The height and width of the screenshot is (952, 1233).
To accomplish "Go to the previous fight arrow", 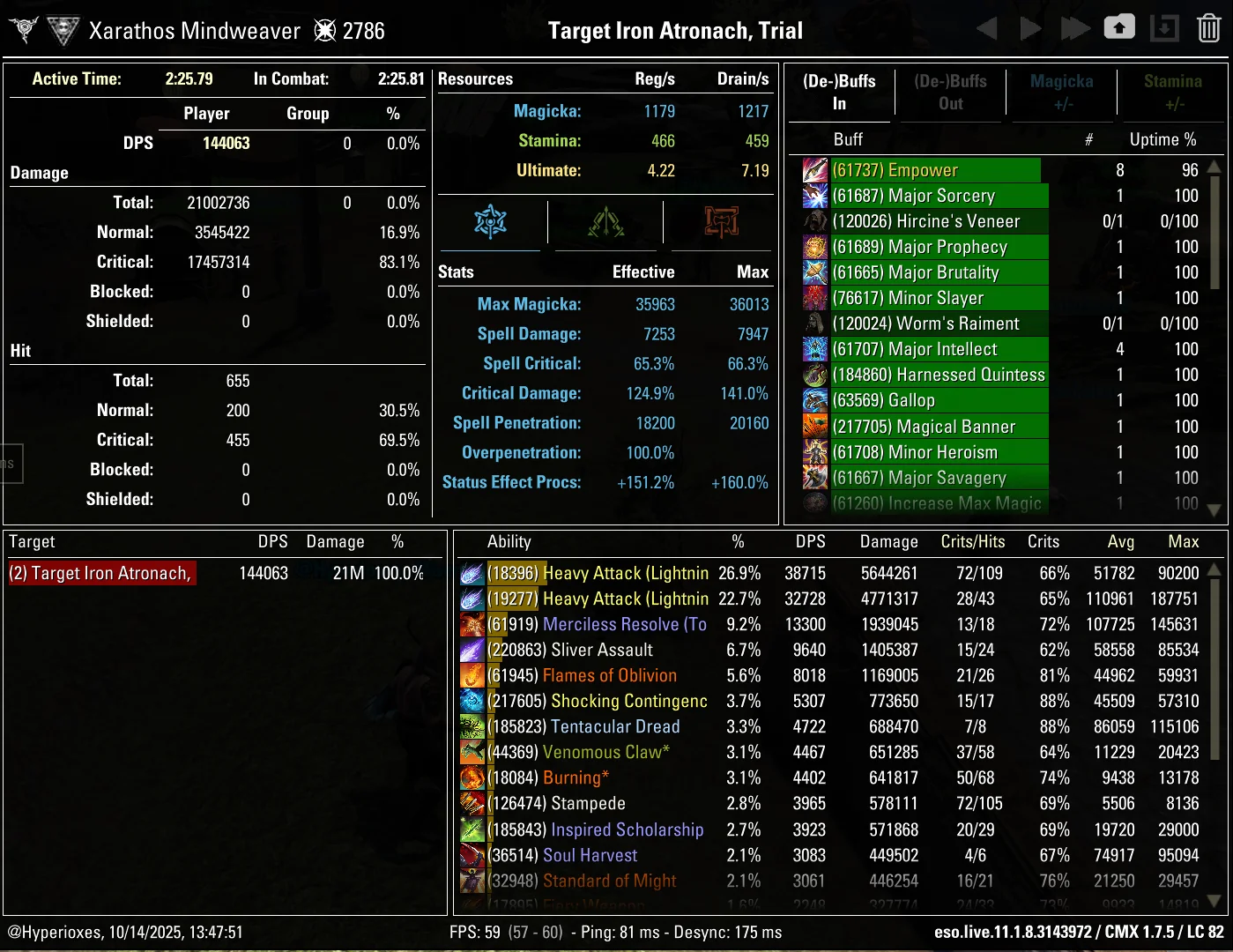I will pos(986,27).
